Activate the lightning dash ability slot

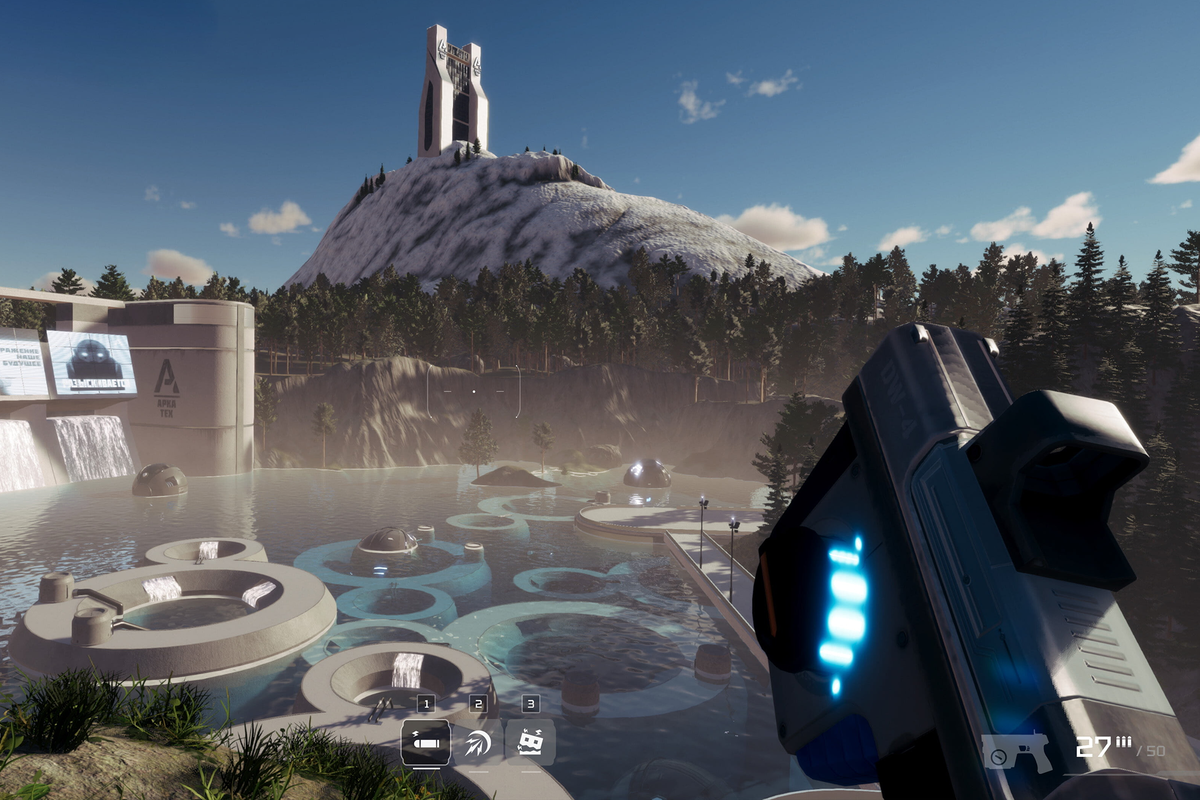point(478,743)
